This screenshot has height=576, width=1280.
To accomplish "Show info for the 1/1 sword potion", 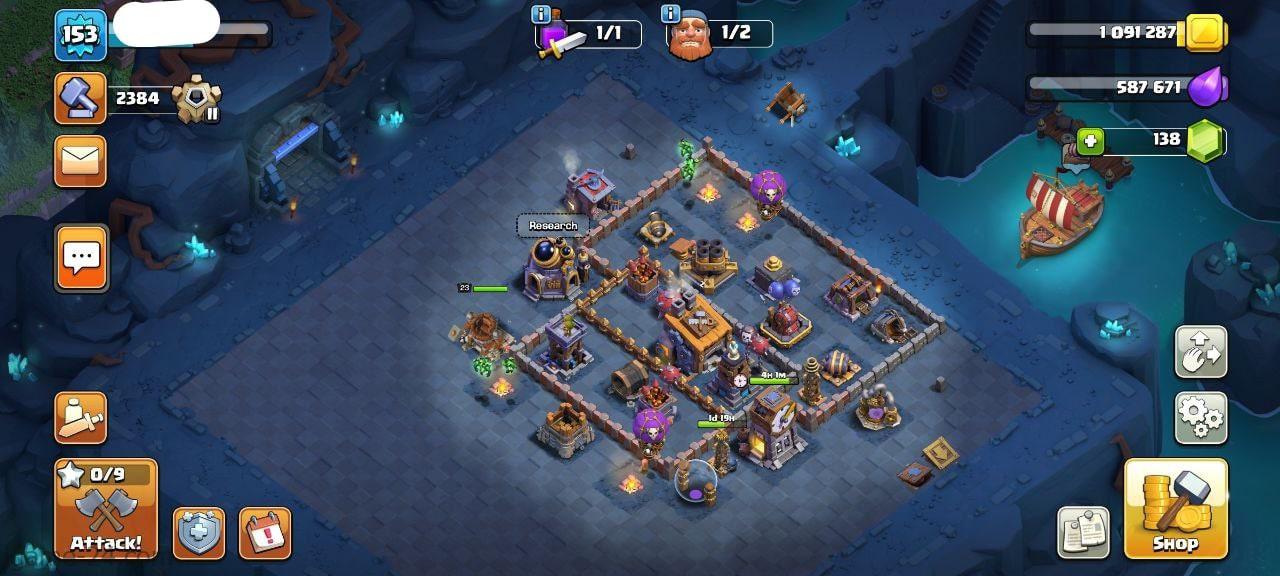I will coord(541,14).
